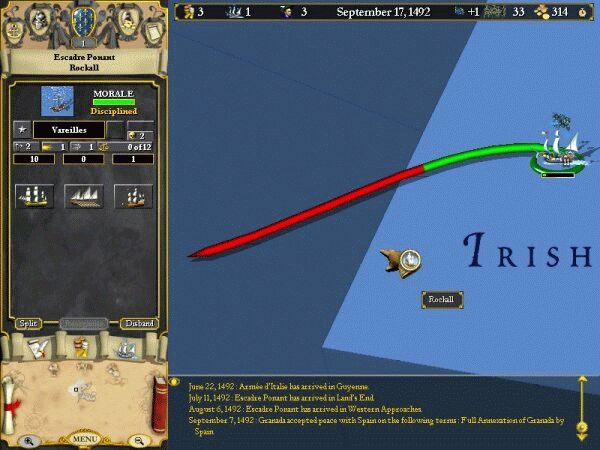Click the Vareilles commander name box
The height and width of the screenshot is (450, 600).
click(69, 130)
